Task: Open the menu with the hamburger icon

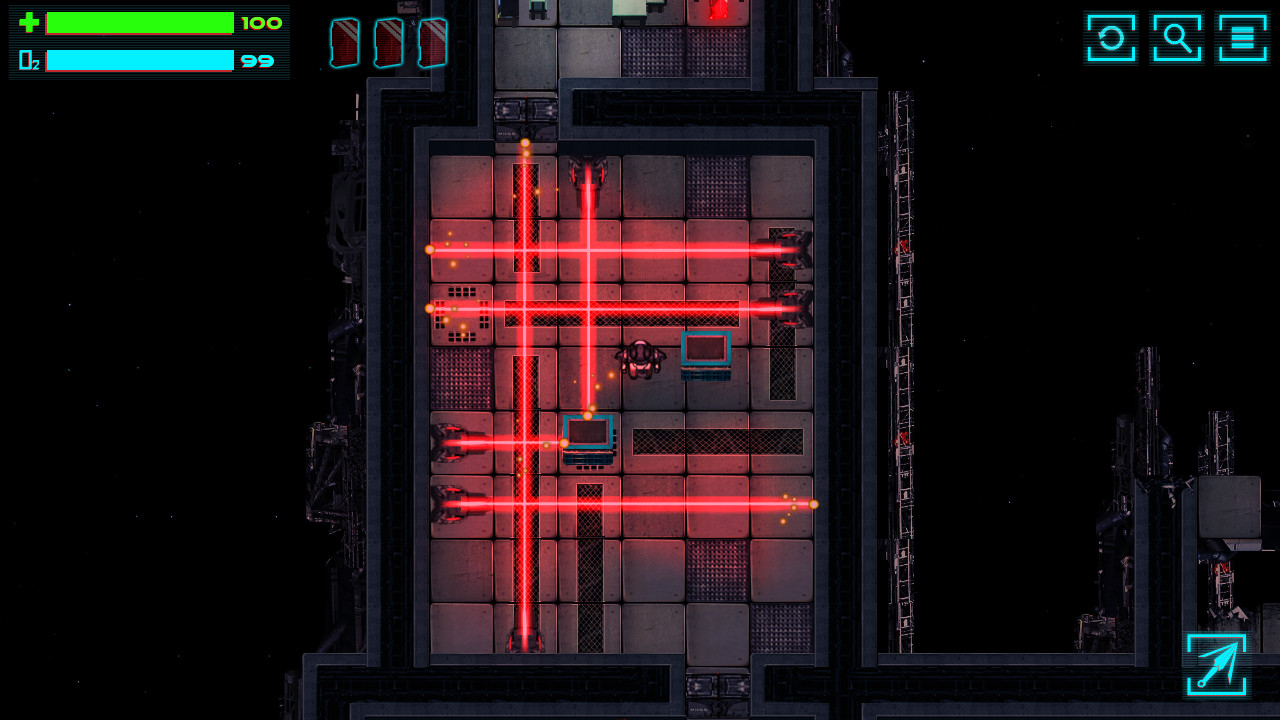Action: 1243,38
